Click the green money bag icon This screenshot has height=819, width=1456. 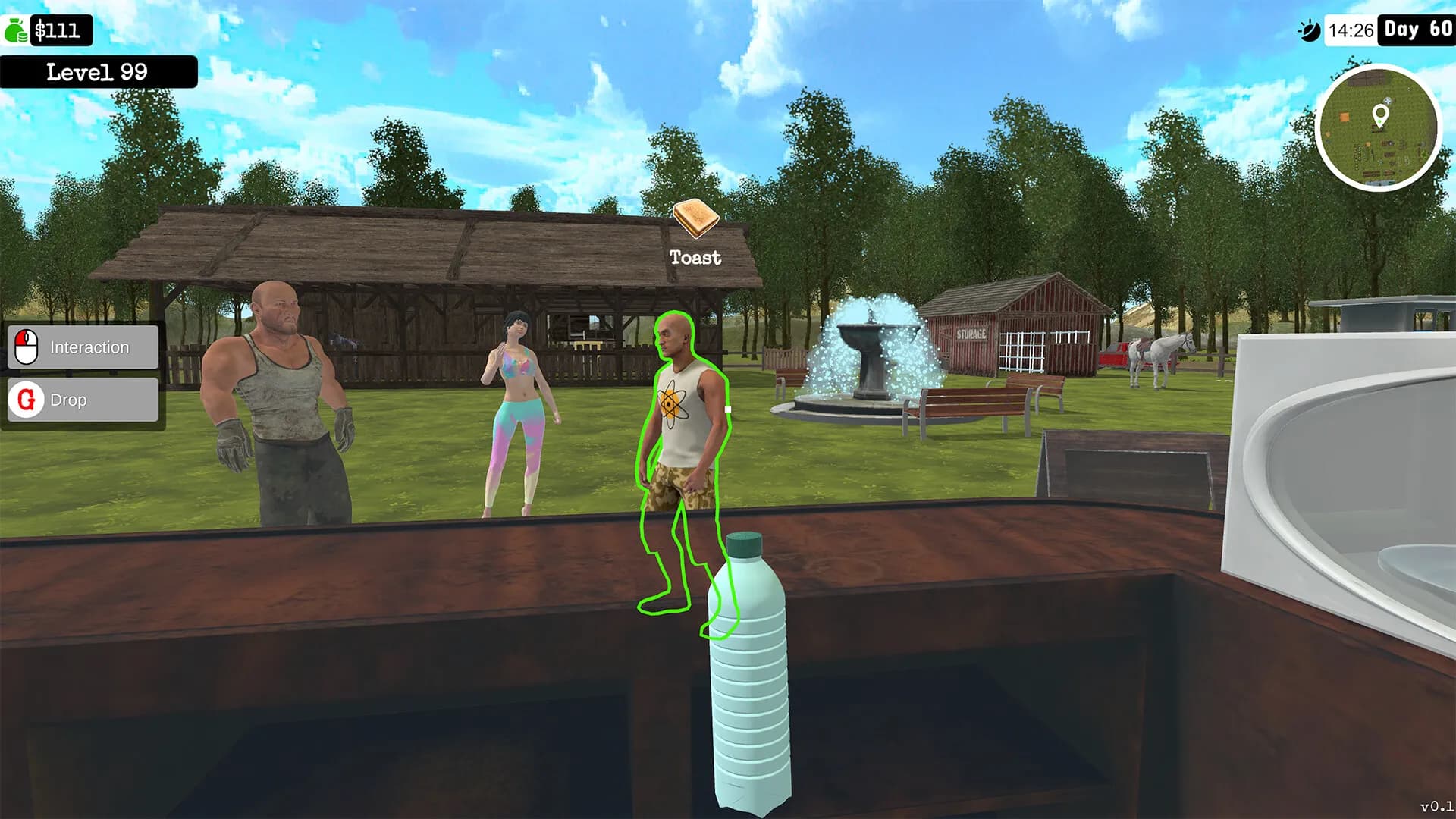(x=15, y=30)
